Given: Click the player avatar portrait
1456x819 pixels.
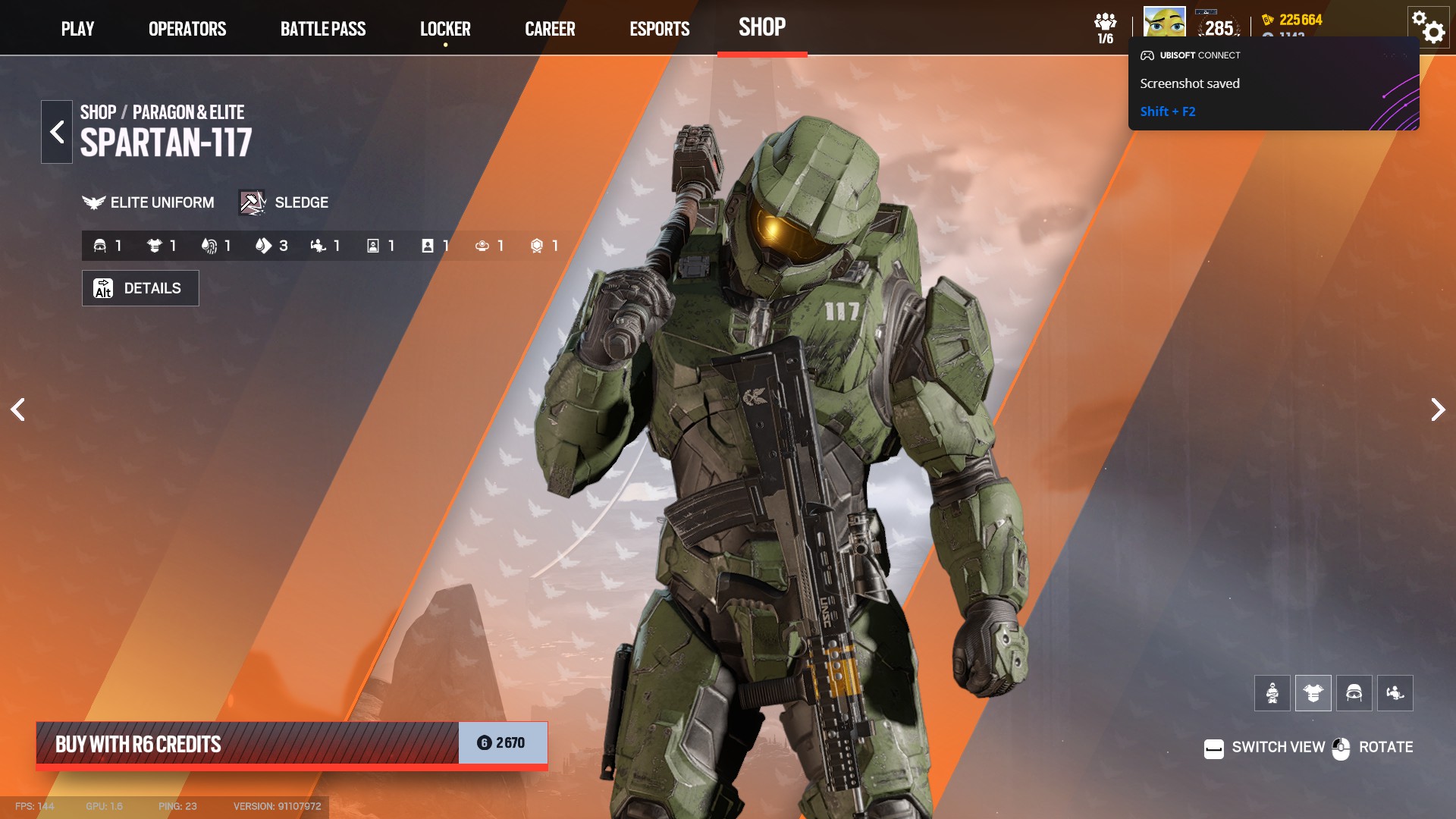Looking at the screenshot, I should pos(1165,20).
